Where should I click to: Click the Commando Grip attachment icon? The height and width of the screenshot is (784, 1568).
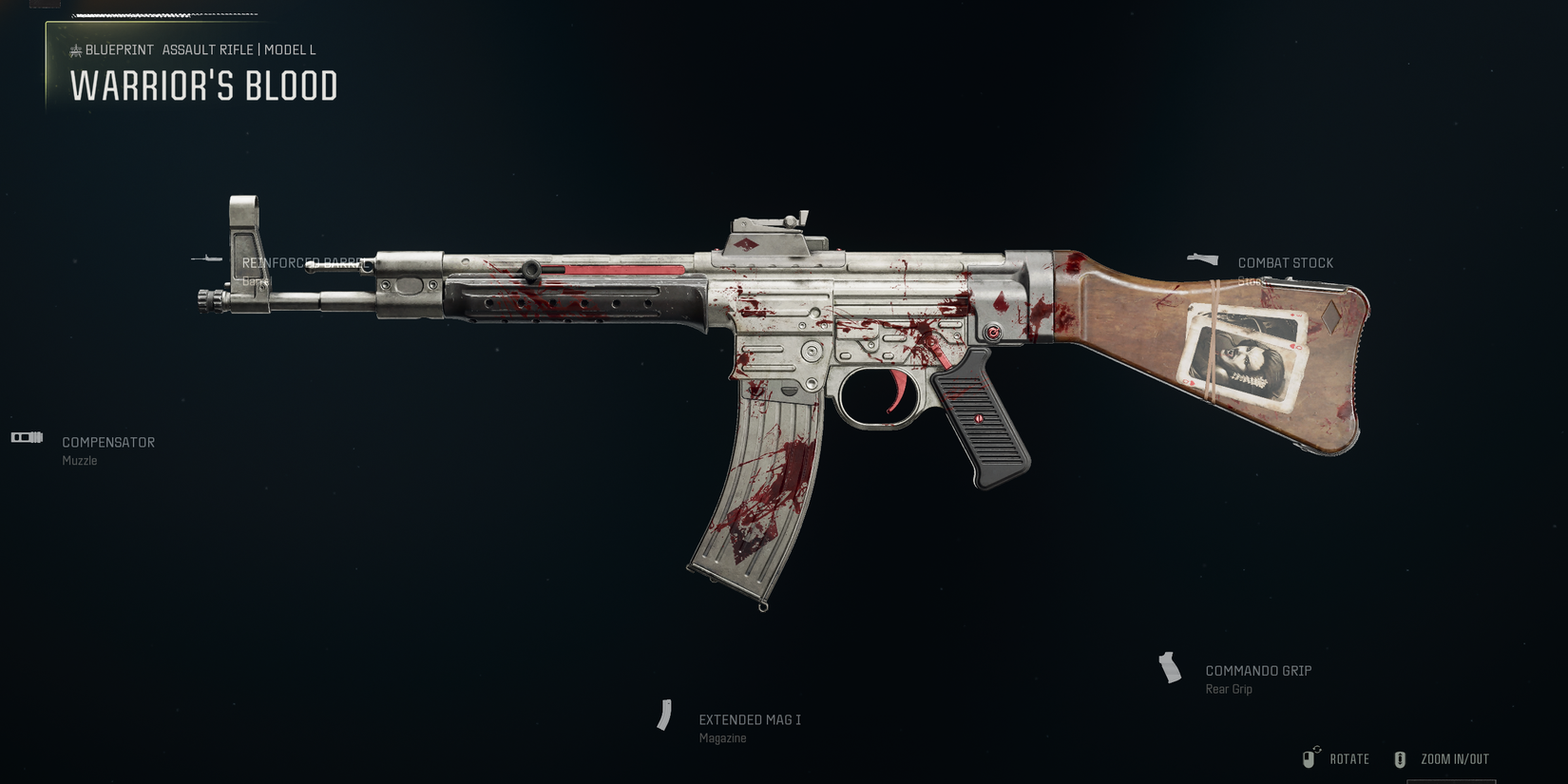(x=1169, y=668)
